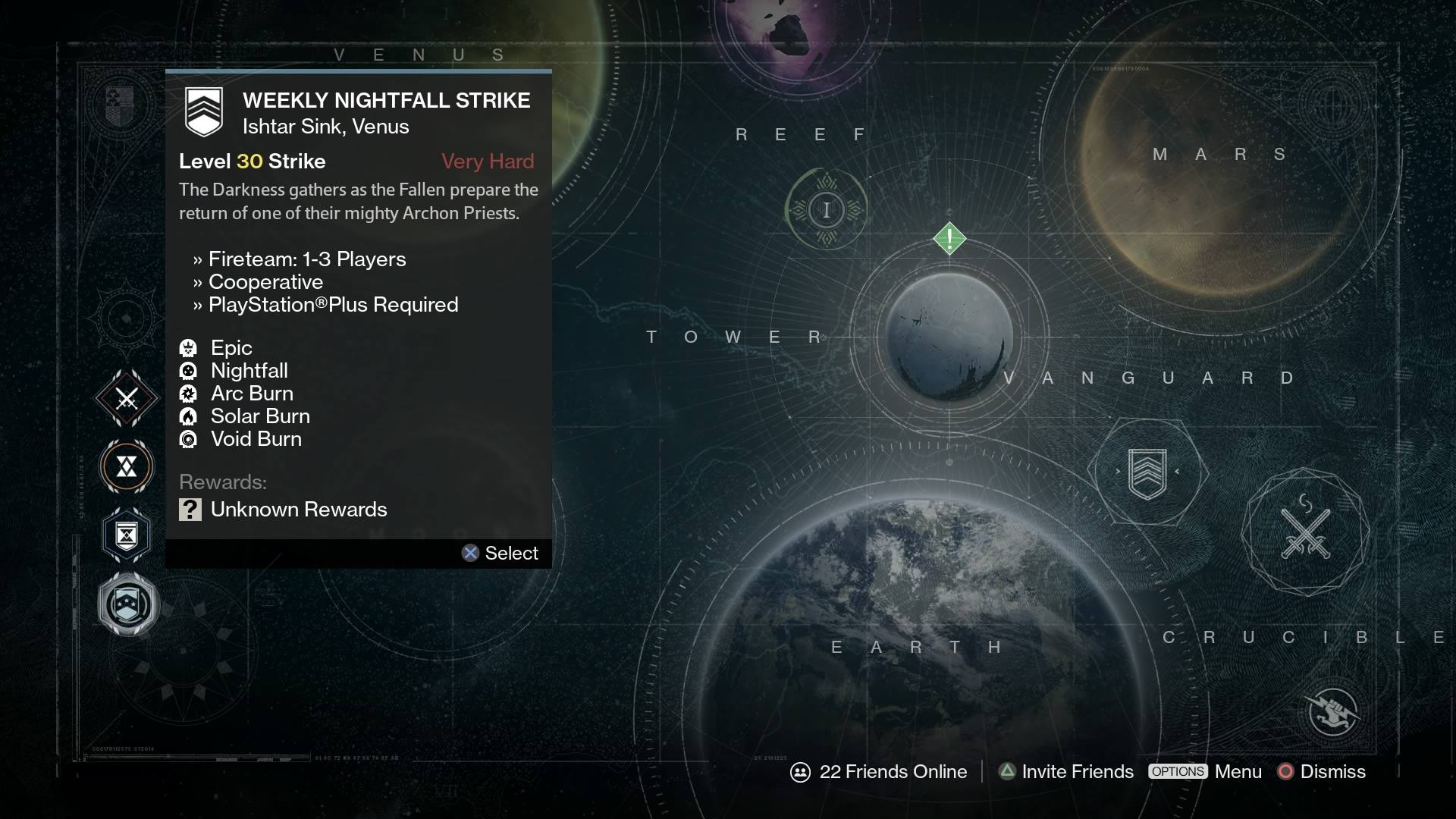
Task: Select the Weekly Nightfall Strike shield emblem
Action: tap(204, 111)
